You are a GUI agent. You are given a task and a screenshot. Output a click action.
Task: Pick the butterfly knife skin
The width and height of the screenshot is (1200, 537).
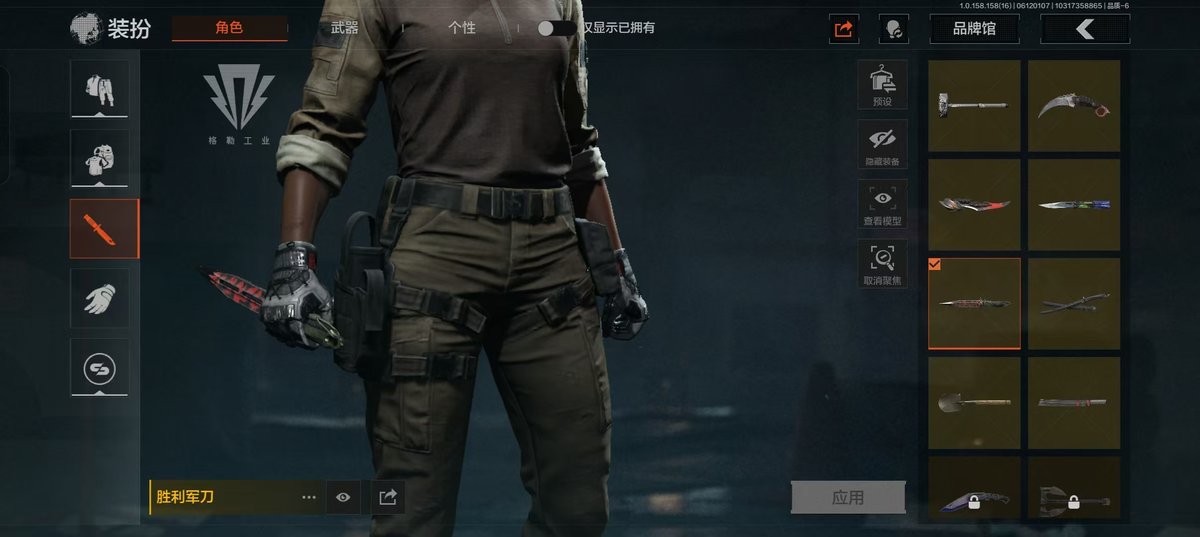[x=1074, y=204]
